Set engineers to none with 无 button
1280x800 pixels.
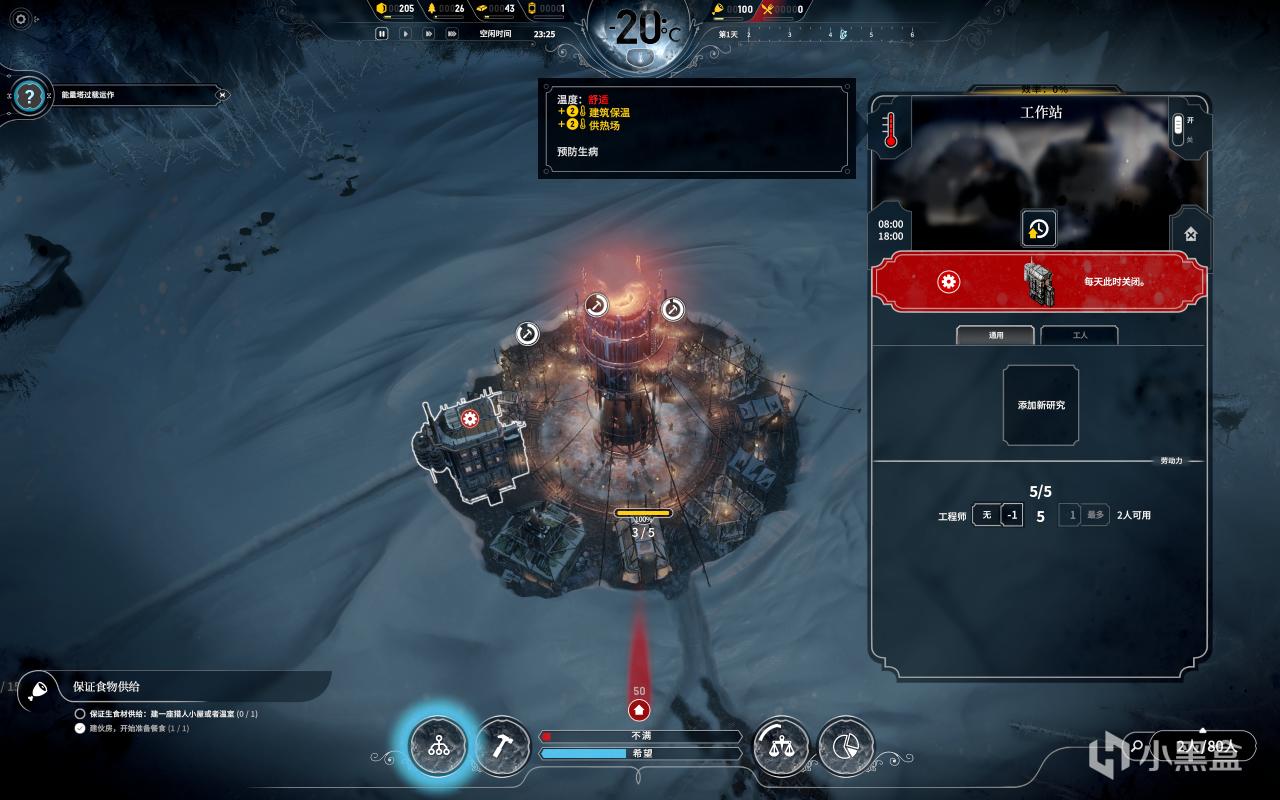[x=986, y=515]
